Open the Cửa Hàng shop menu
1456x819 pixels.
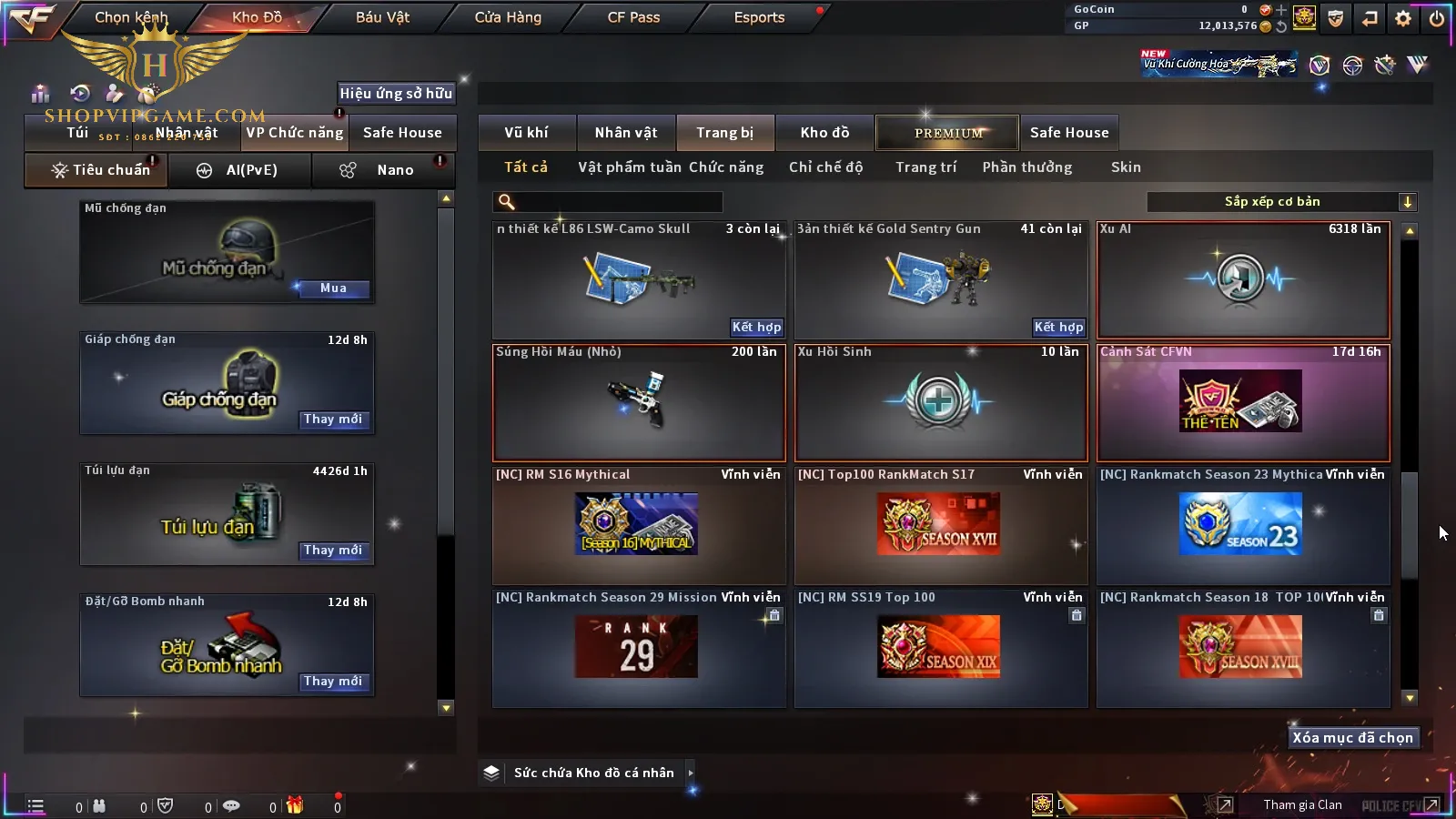tap(508, 17)
